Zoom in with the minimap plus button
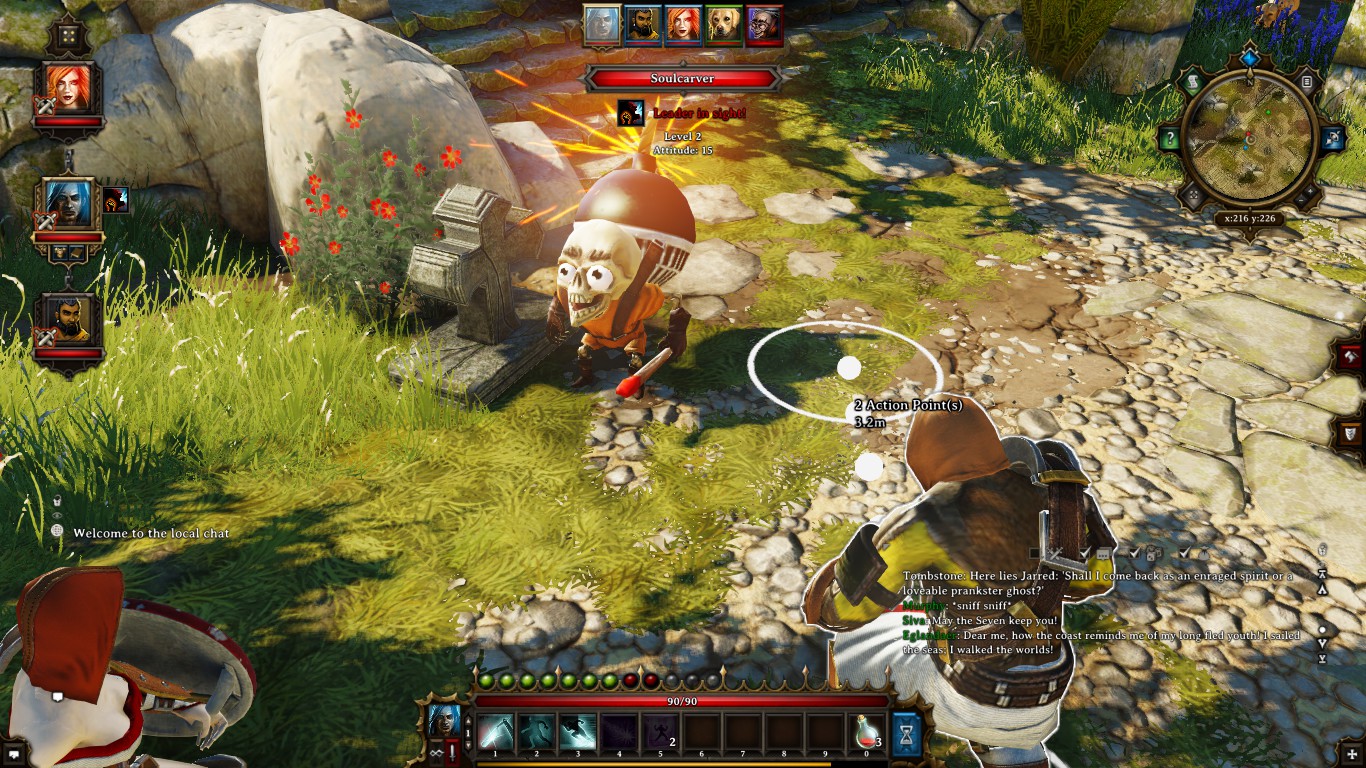This screenshot has width=1366, height=768. click(x=1309, y=192)
